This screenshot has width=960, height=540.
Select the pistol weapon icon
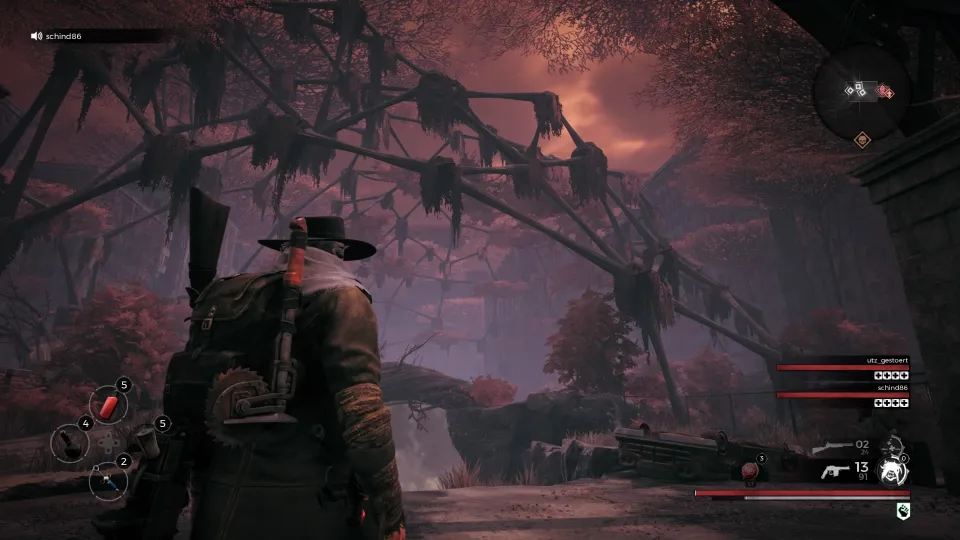(834, 470)
